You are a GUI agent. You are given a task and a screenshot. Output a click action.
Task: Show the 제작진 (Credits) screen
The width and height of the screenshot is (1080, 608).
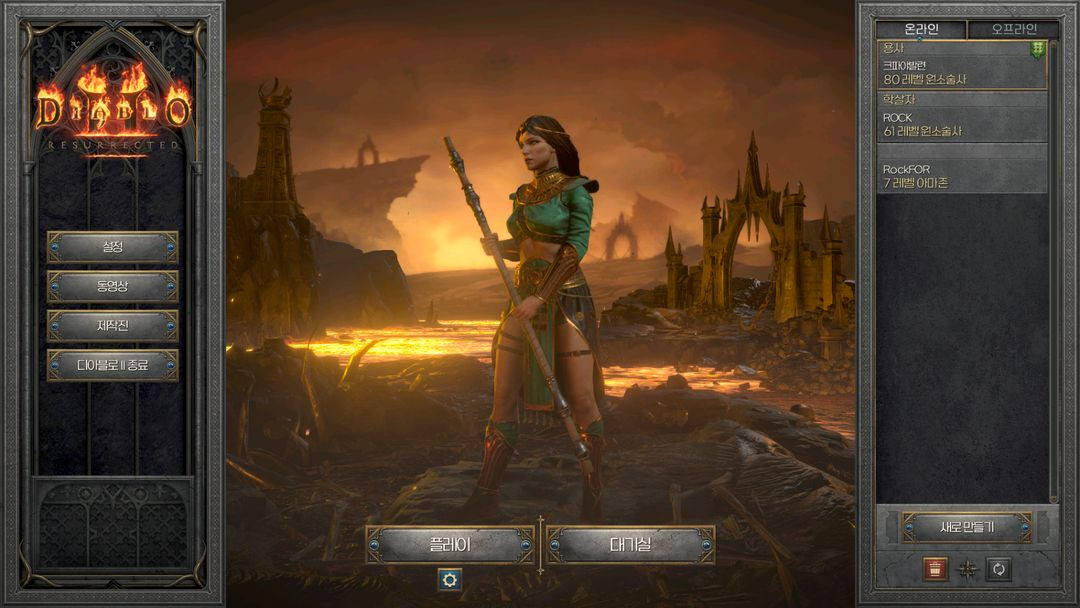112,325
